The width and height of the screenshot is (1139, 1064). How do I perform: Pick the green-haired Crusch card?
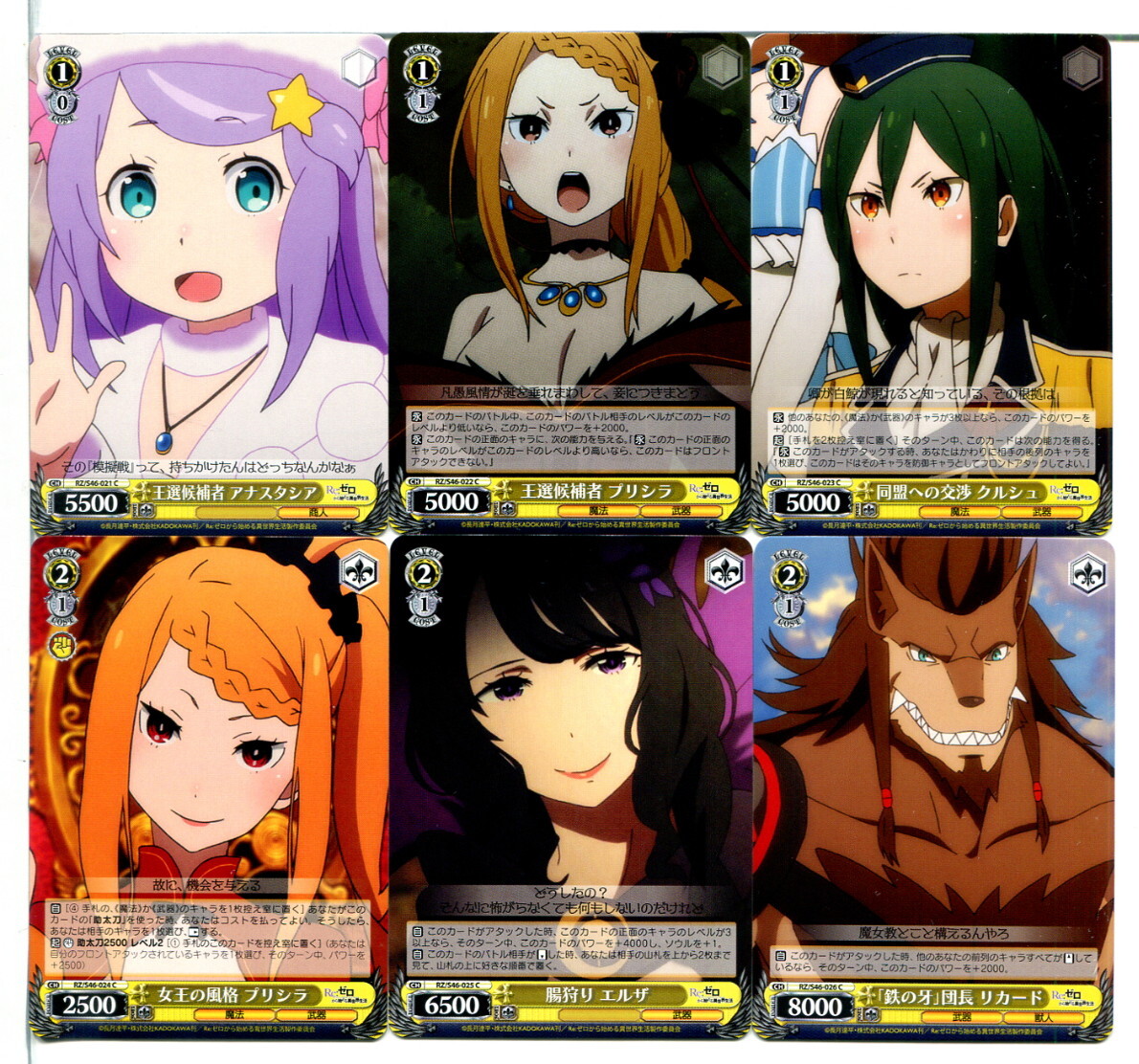pos(931,282)
